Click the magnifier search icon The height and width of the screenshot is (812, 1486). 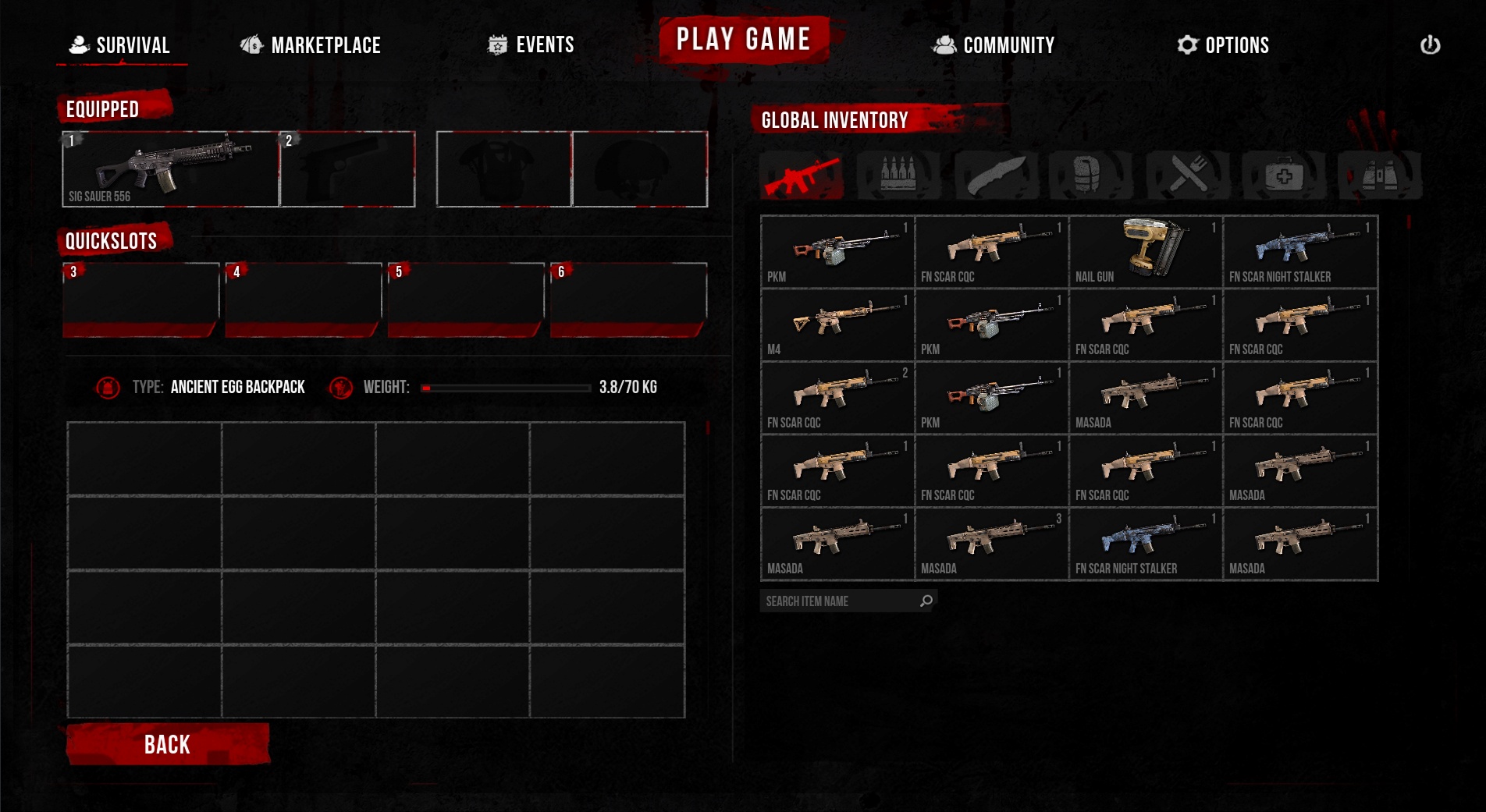926,601
